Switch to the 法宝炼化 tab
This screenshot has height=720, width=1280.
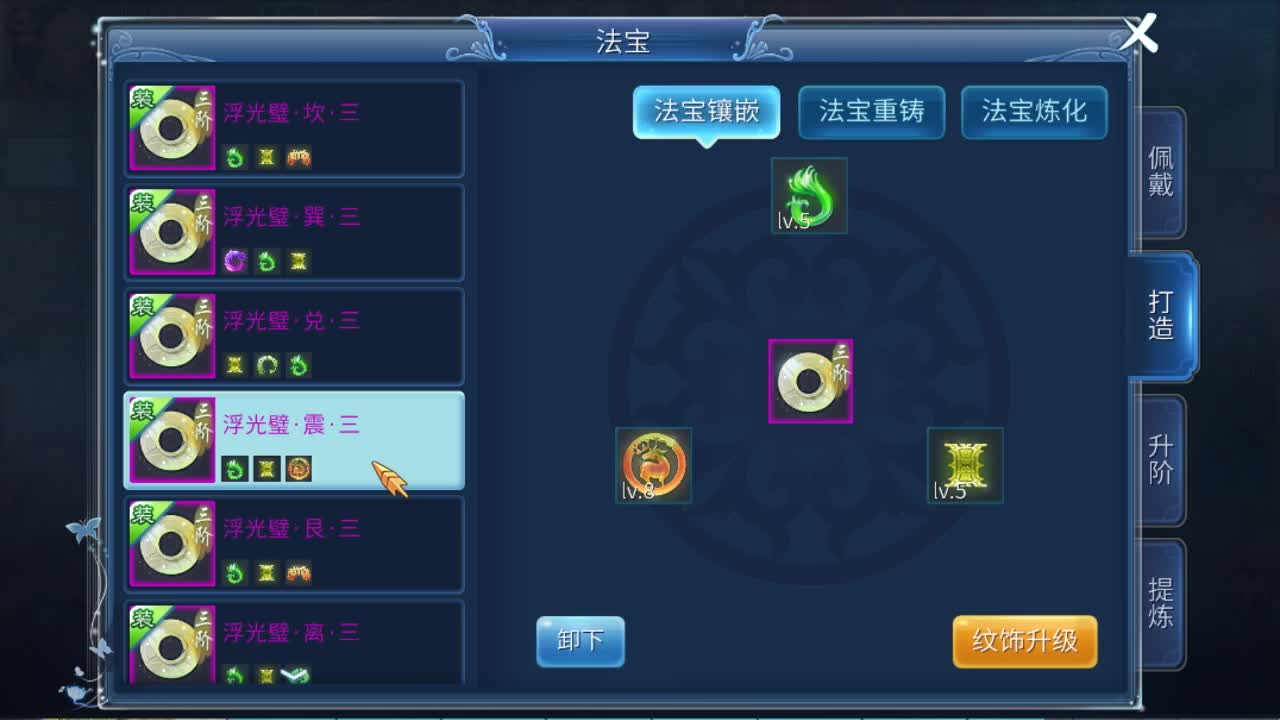tap(1034, 112)
